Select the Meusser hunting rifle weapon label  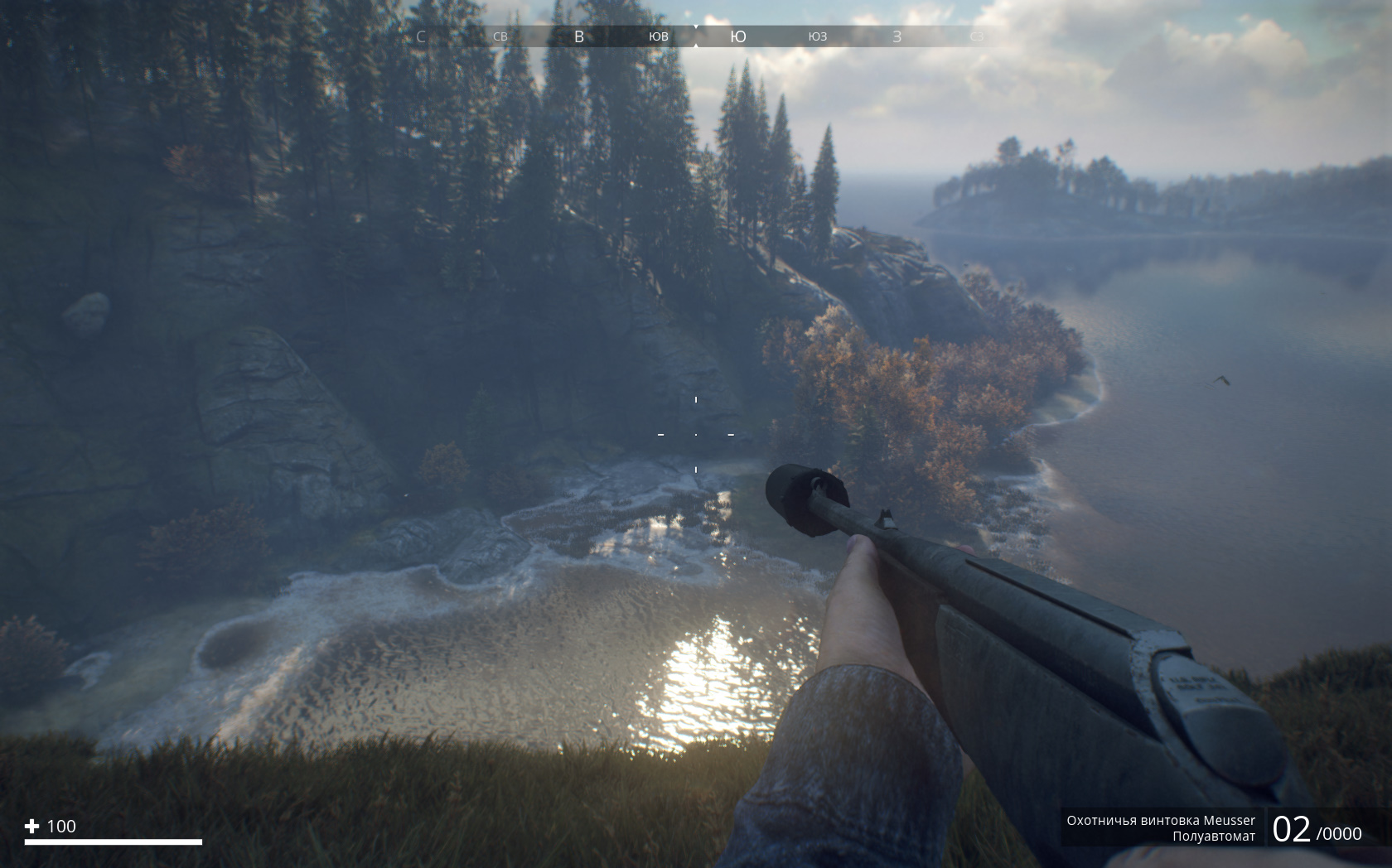point(1160,821)
